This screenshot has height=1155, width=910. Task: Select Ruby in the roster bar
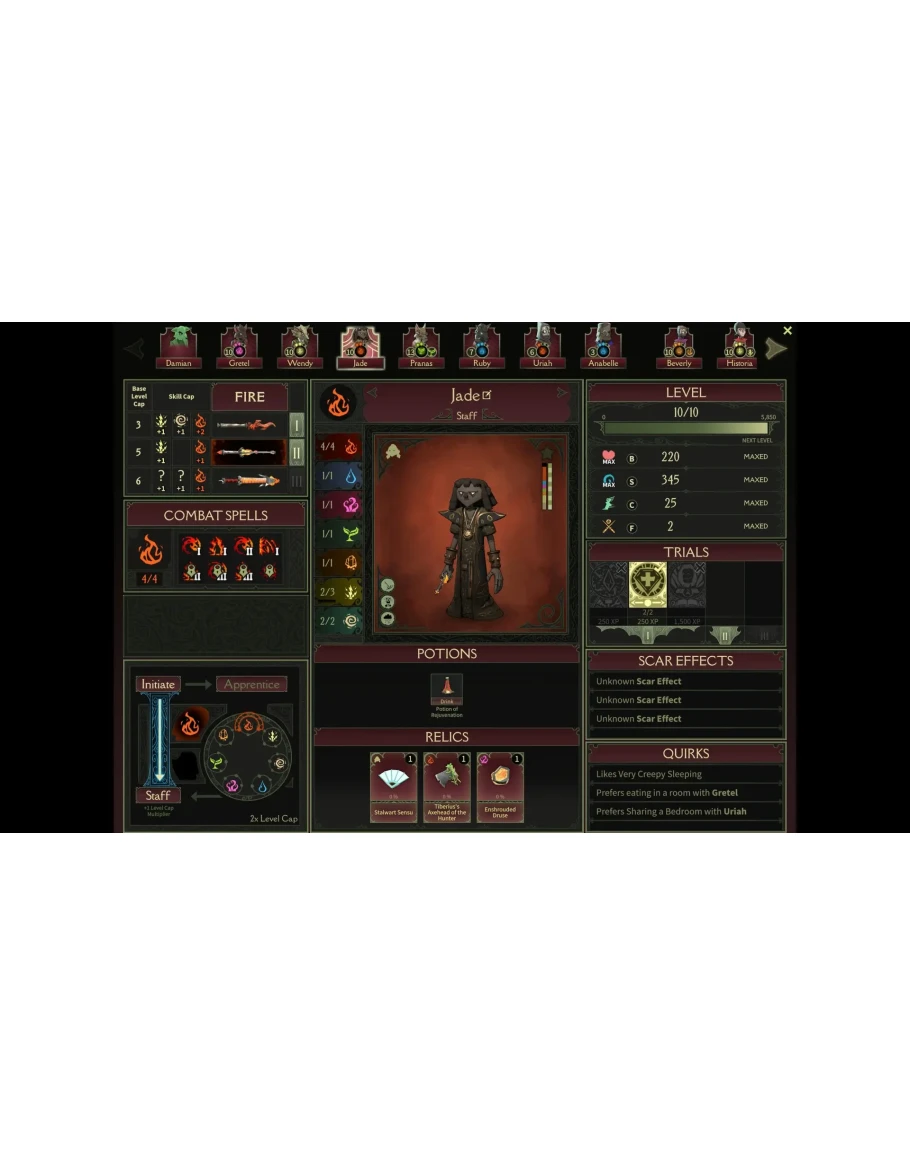click(x=482, y=345)
